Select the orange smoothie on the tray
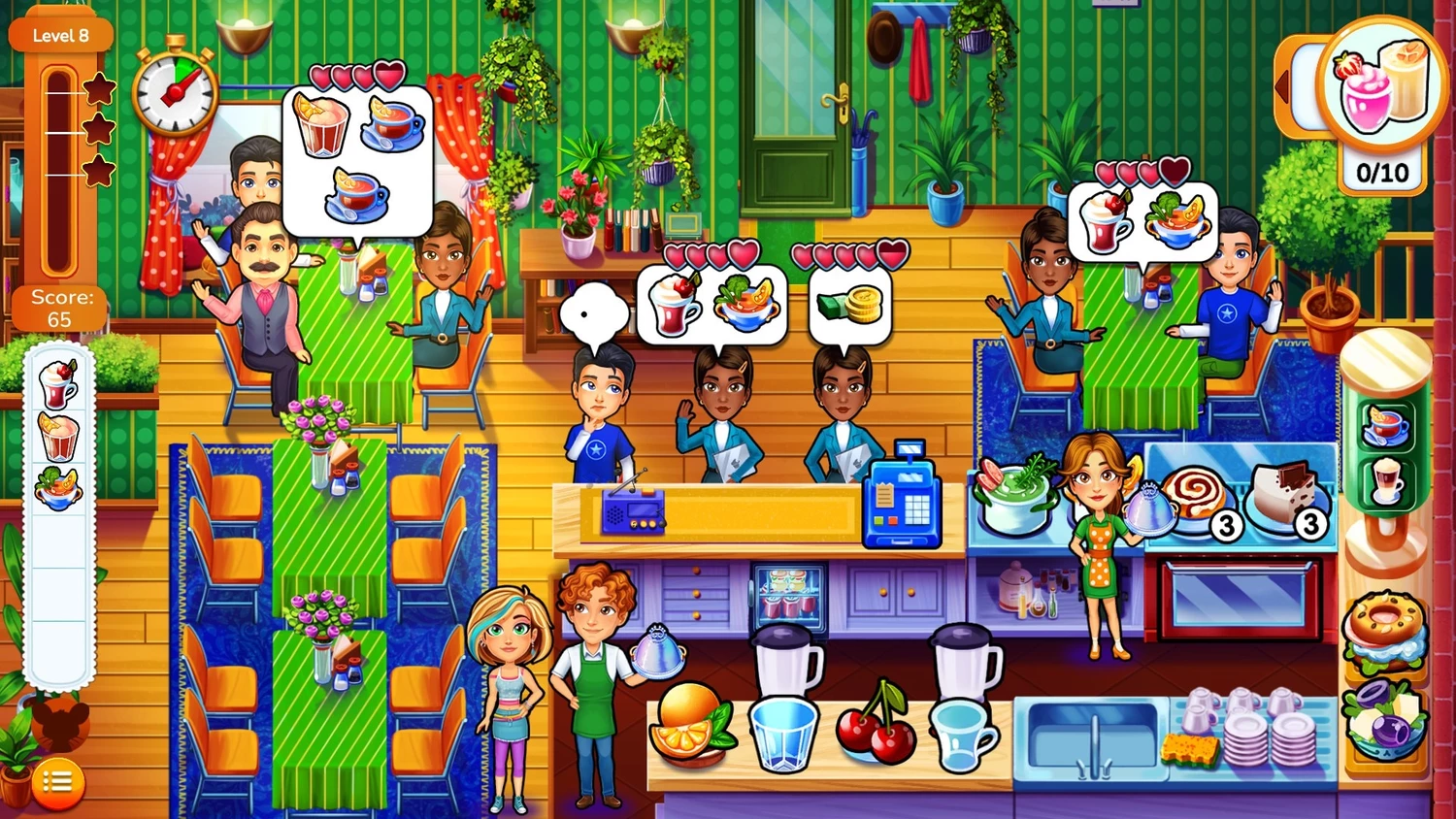This screenshot has width=1456, height=819. (x=58, y=437)
